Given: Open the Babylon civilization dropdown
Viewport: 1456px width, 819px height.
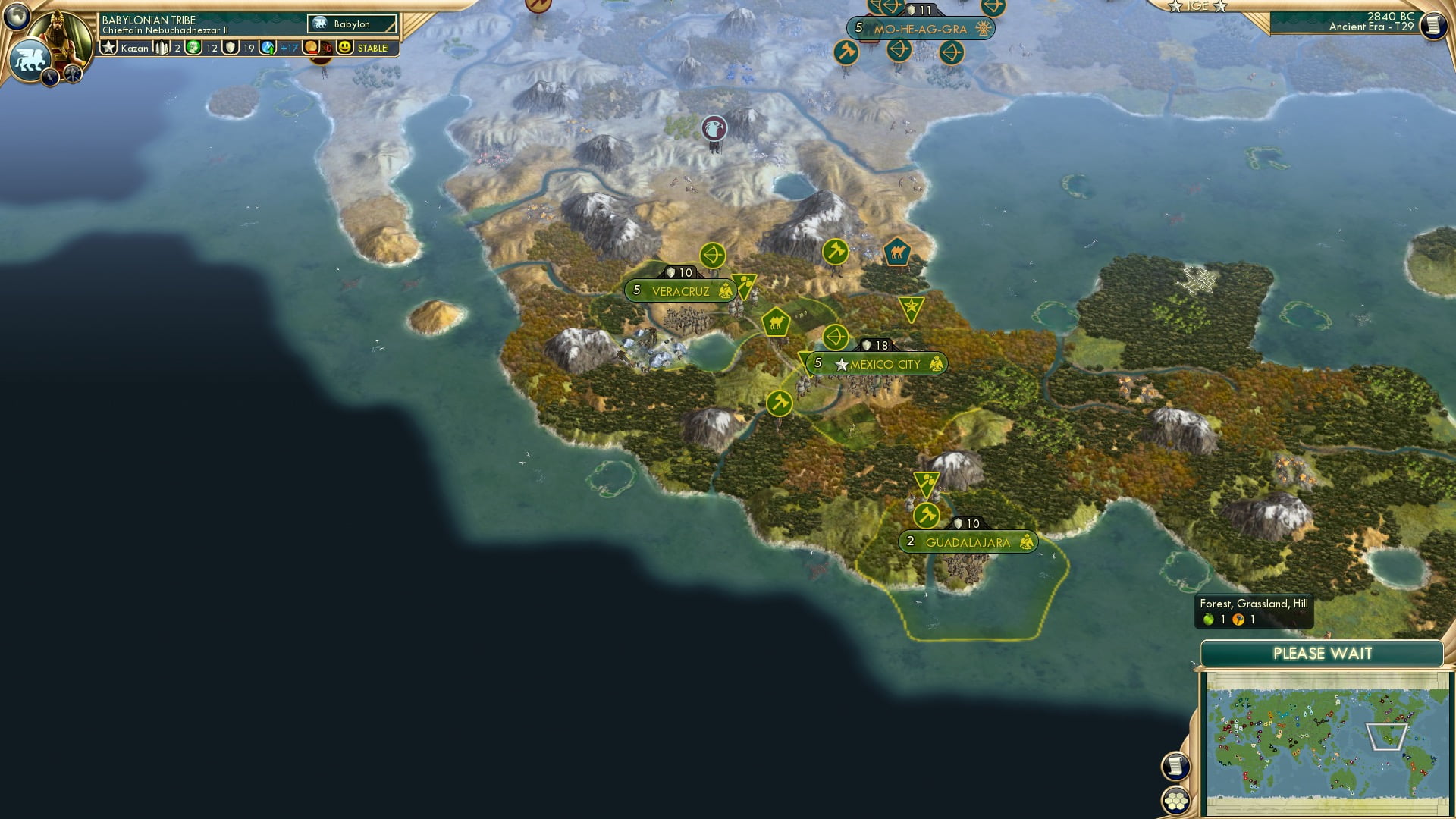Looking at the screenshot, I should coord(350,24).
